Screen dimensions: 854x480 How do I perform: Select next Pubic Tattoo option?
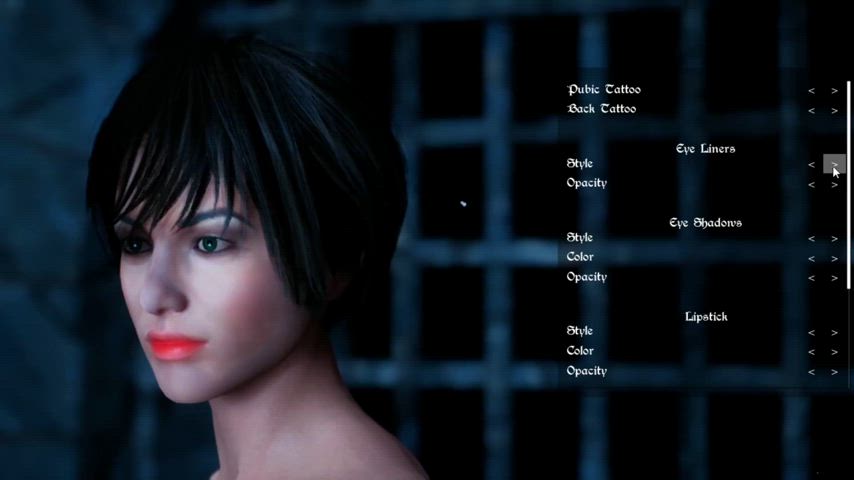835,91
